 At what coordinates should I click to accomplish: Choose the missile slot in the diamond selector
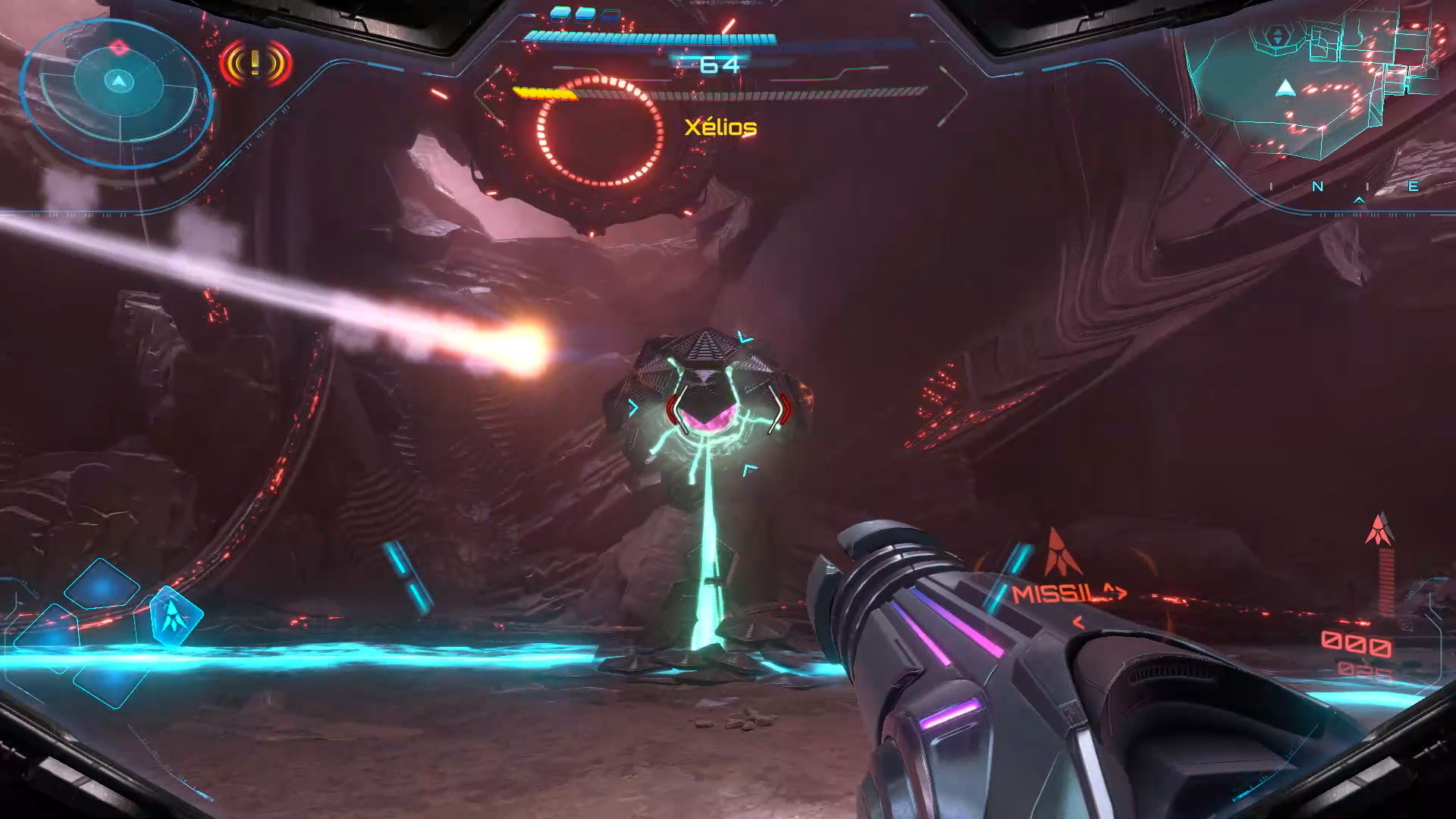[174, 615]
